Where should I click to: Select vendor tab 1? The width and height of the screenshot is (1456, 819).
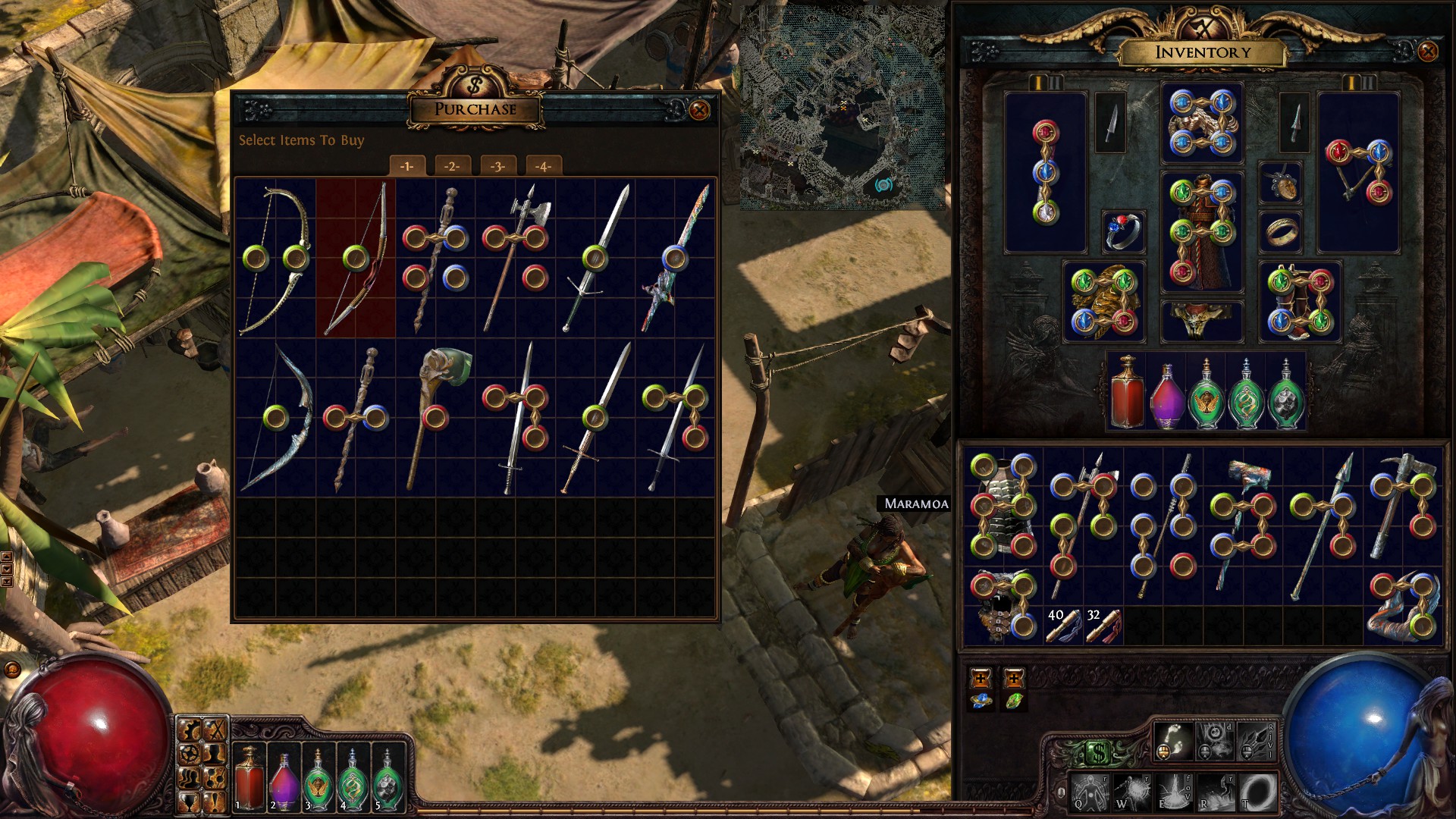[x=406, y=166]
